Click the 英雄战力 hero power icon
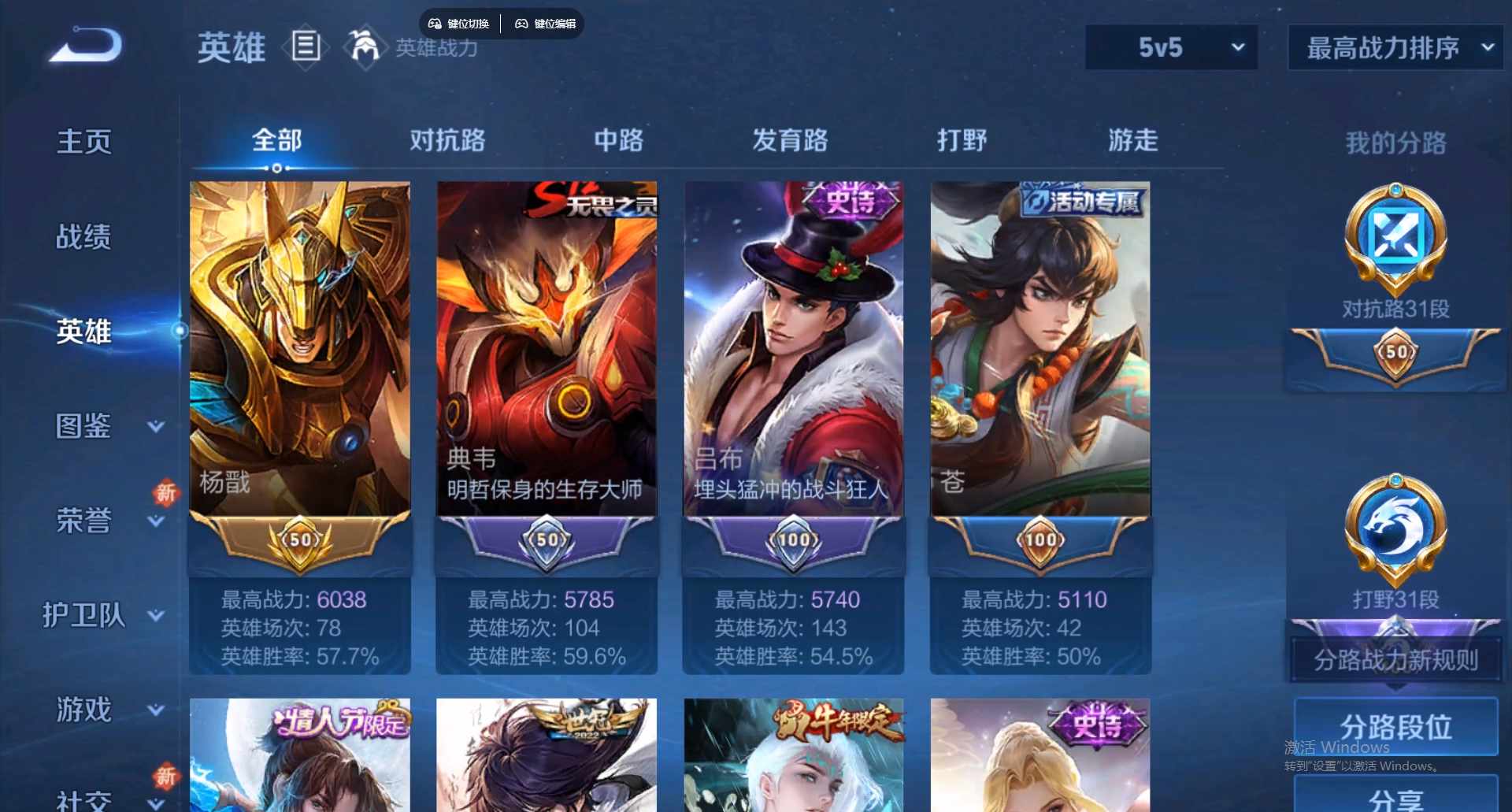Screen dimensions: 1512x812 click(365, 47)
